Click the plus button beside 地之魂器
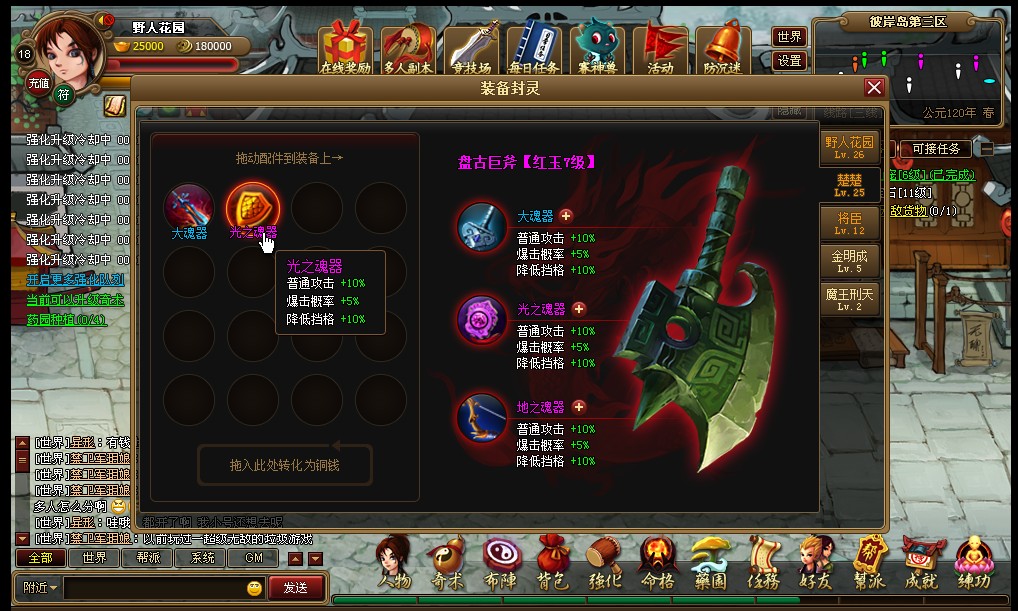Image resolution: width=1018 pixels, height=611 pixels. coord(578,407)
